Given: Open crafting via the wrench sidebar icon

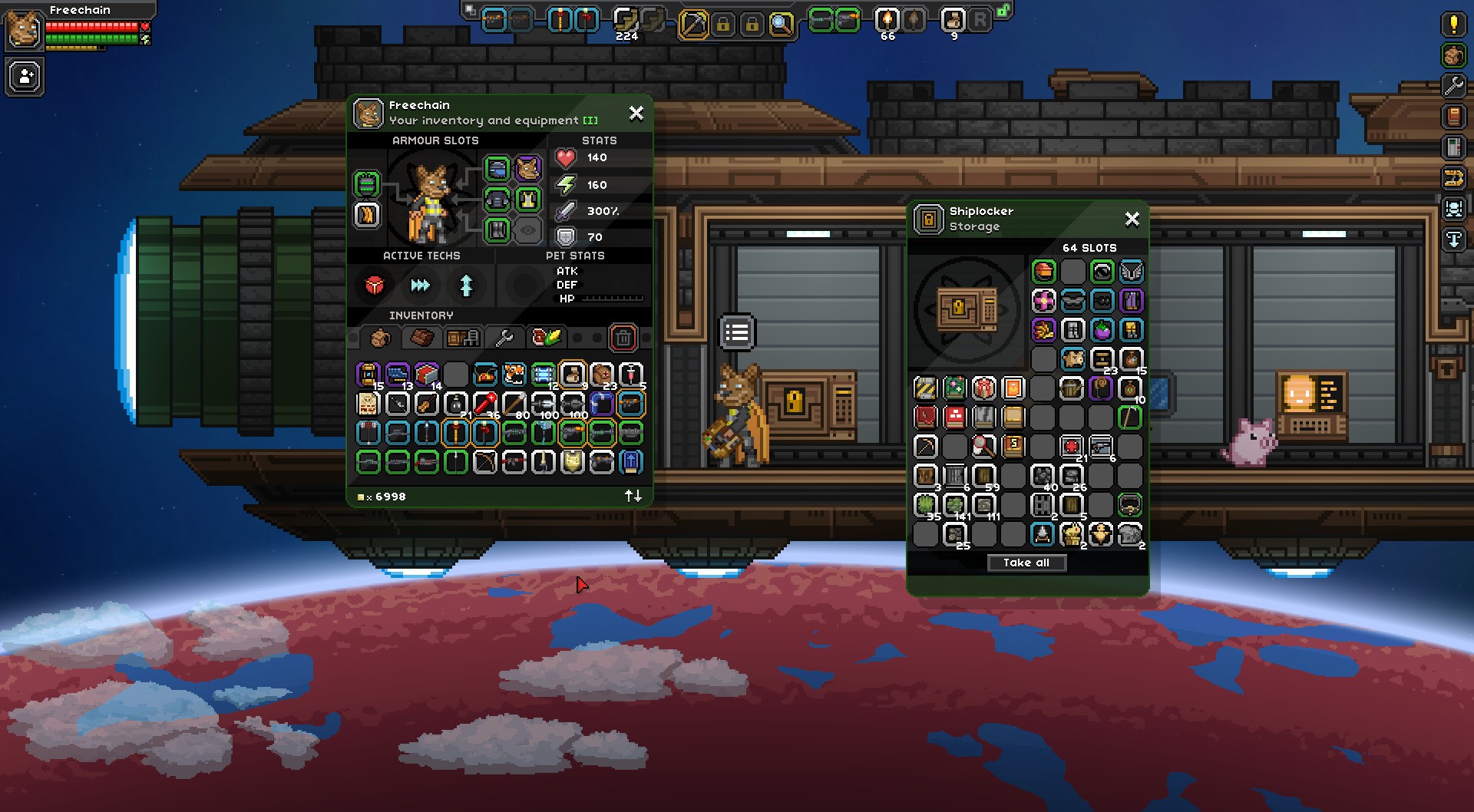Looking at the screenshot, I should click(1454, 85).
